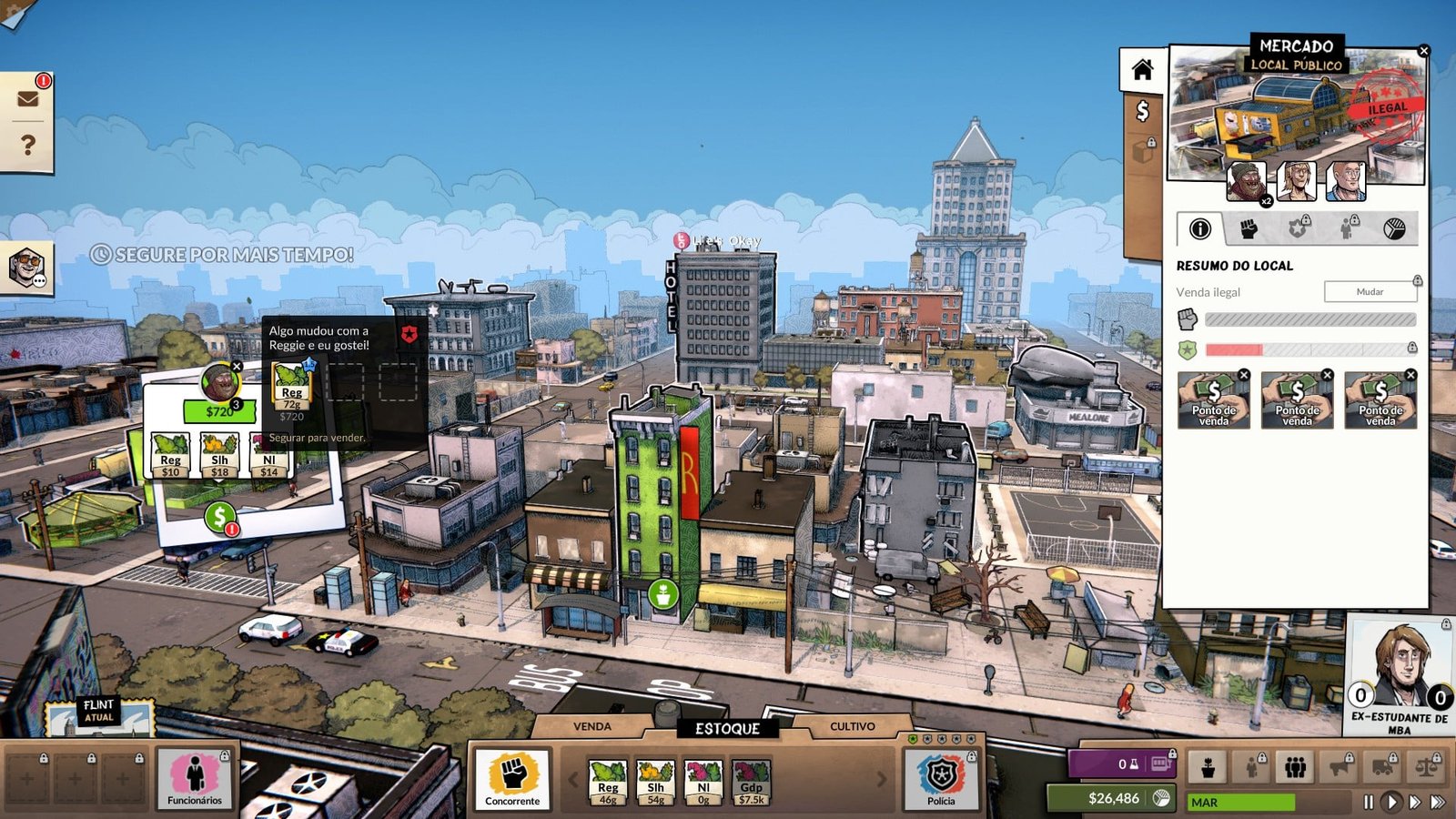1456x819 pixels.
Task: Pause the game time
Action: click(1368, 802)
